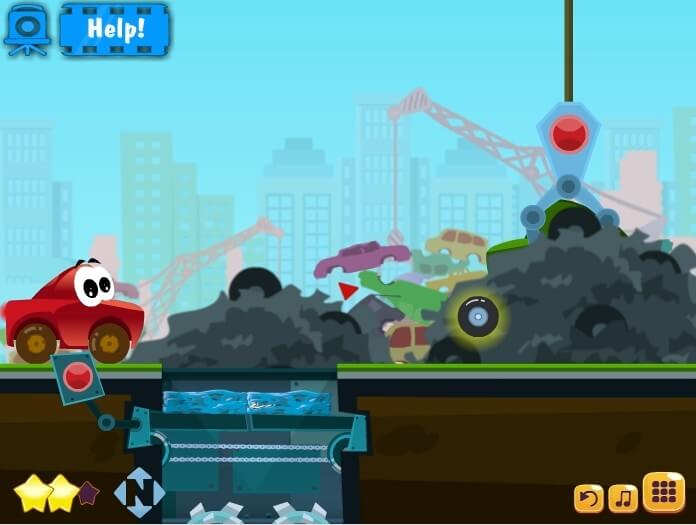
Task: Restart the level with the undo arrow button
Action: pyautogui.click(x=588, y=497)
